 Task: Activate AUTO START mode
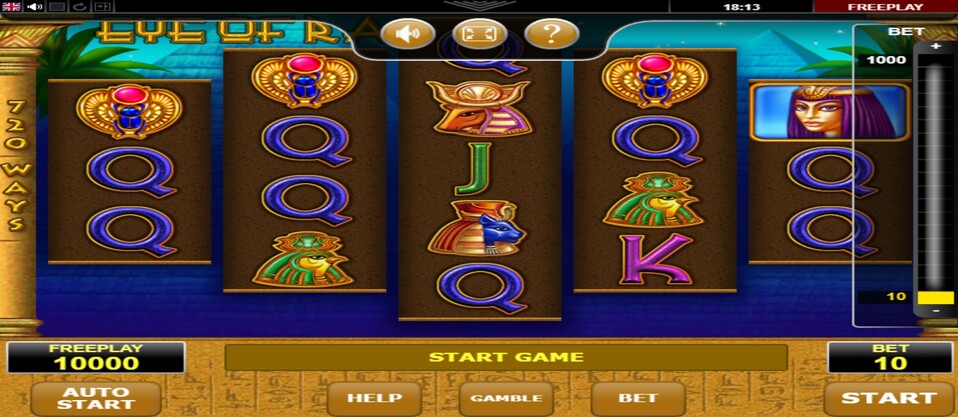point(95,398)
